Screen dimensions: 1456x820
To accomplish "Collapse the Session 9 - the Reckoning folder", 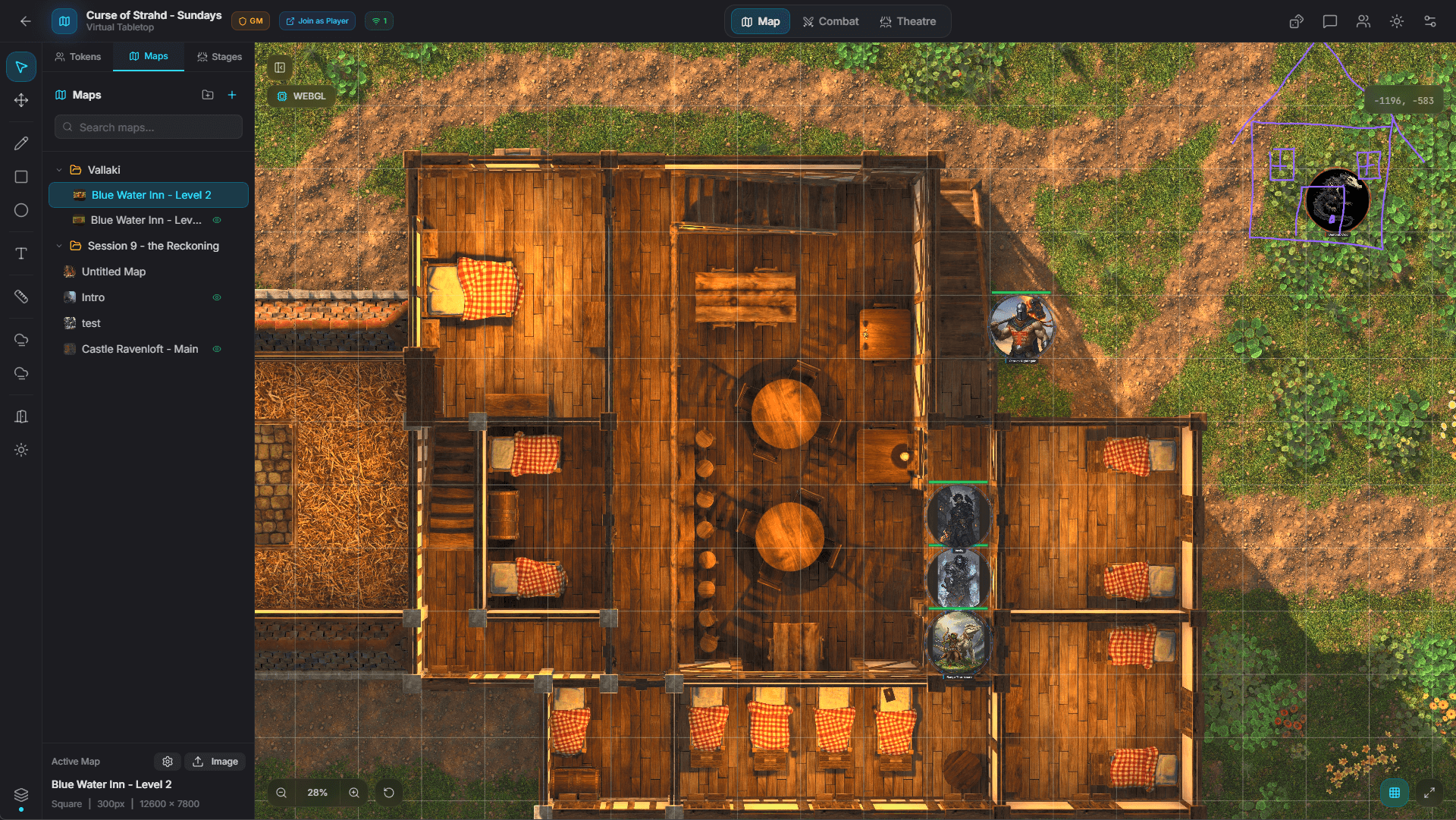I will [x=59, y=246].
